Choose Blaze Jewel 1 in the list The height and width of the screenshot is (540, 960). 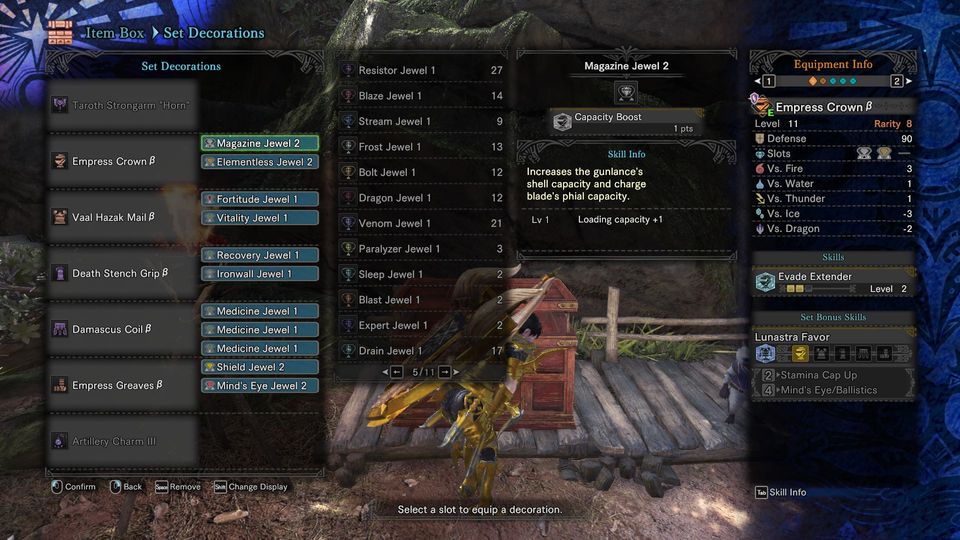tap(422, 96)
